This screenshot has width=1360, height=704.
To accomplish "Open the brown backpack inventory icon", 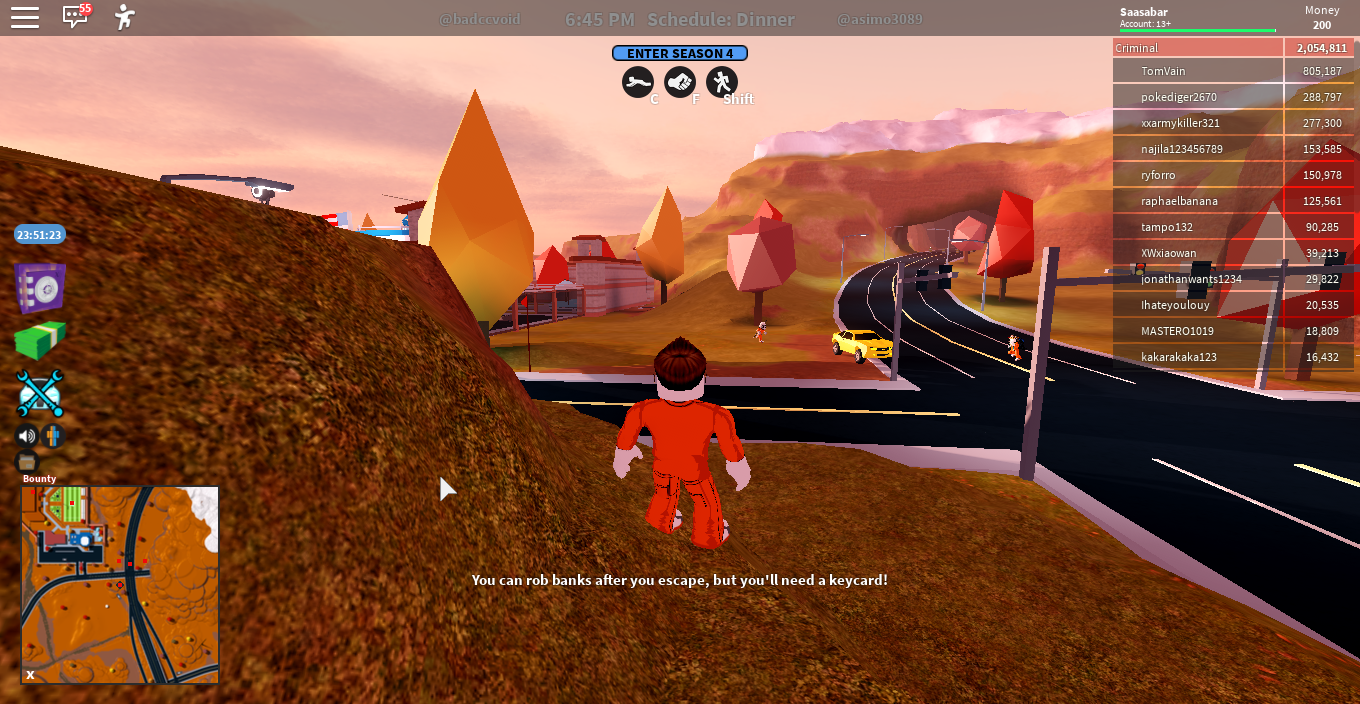I will click(27, 462).
